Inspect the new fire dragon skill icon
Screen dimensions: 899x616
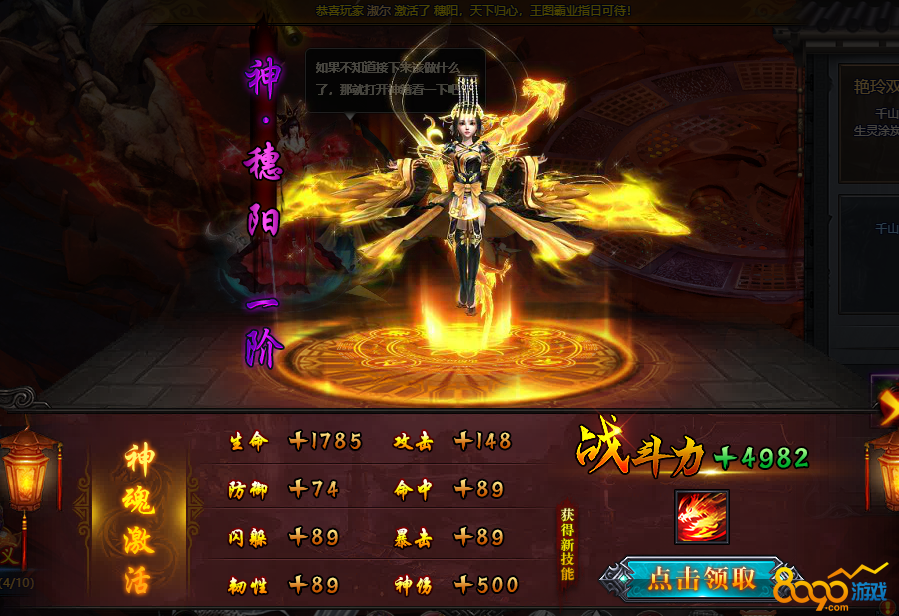(x=702, y=517)
